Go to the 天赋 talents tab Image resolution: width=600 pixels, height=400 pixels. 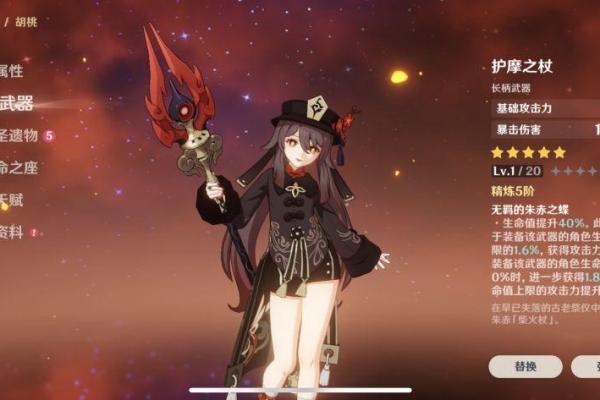[x=12, y=200]
